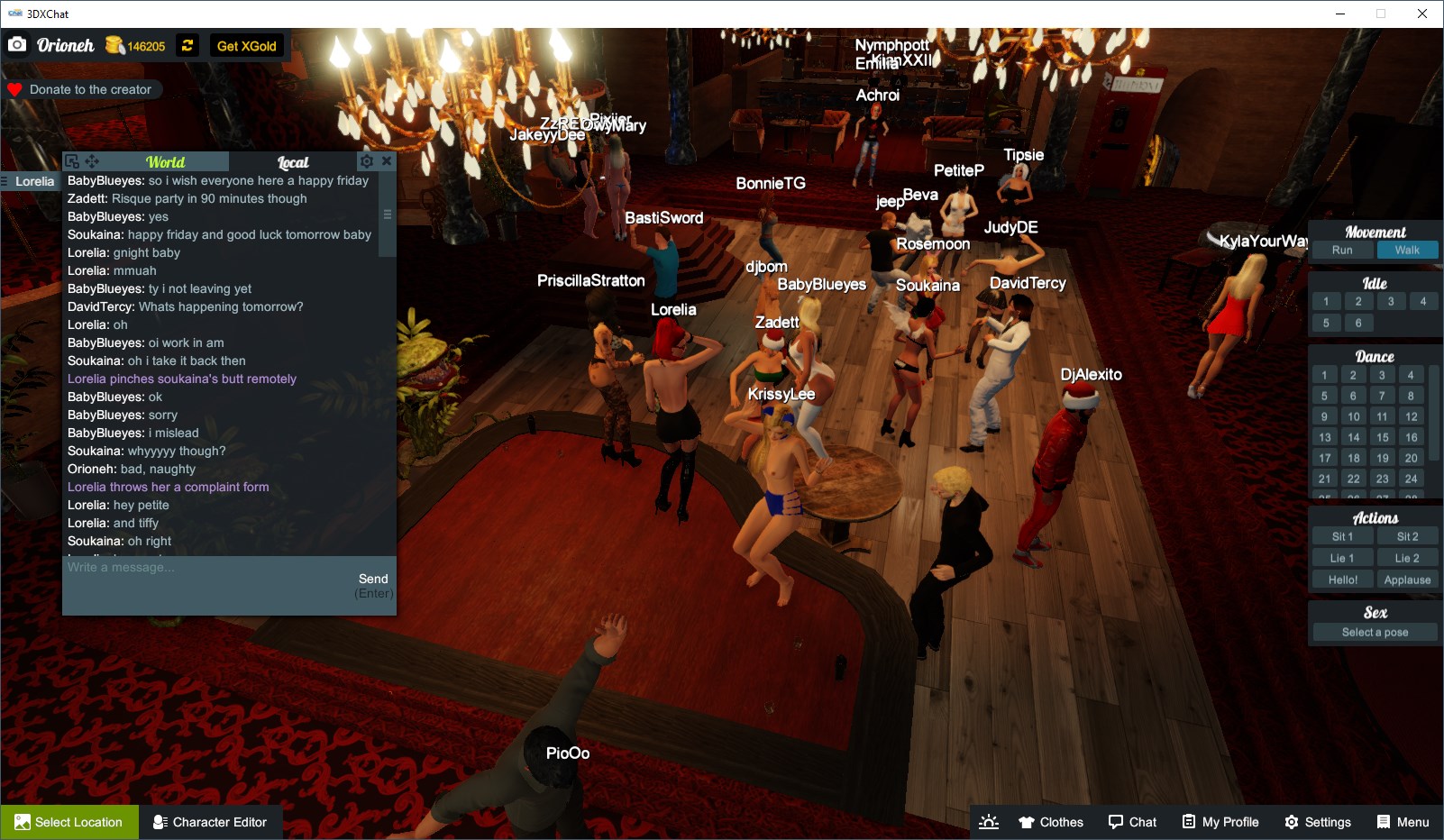Click the resize/pop-out icon on the chat panel

71,160
